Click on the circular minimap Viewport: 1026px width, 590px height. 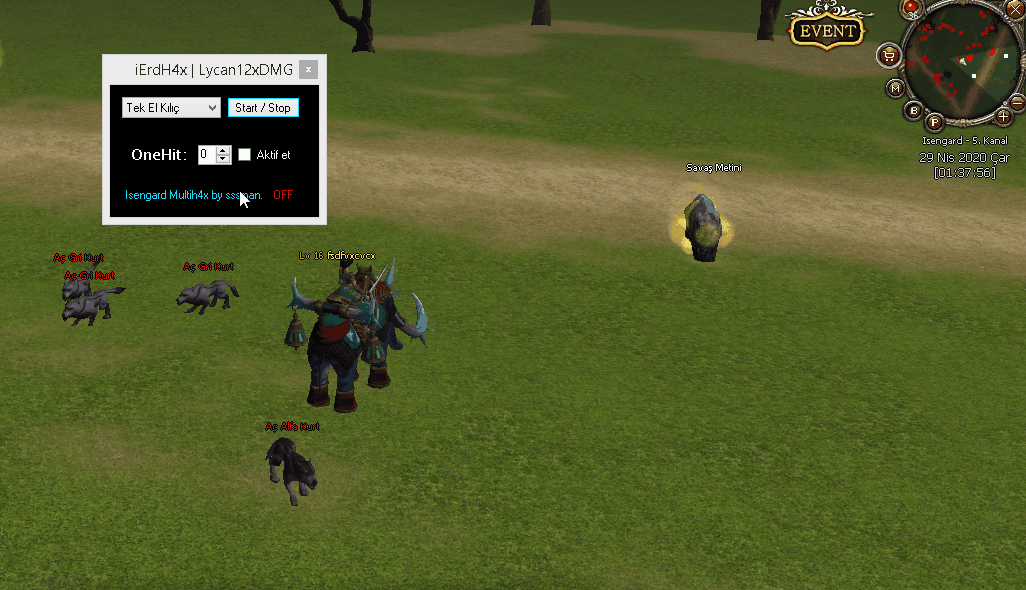(x=960, y=64)
